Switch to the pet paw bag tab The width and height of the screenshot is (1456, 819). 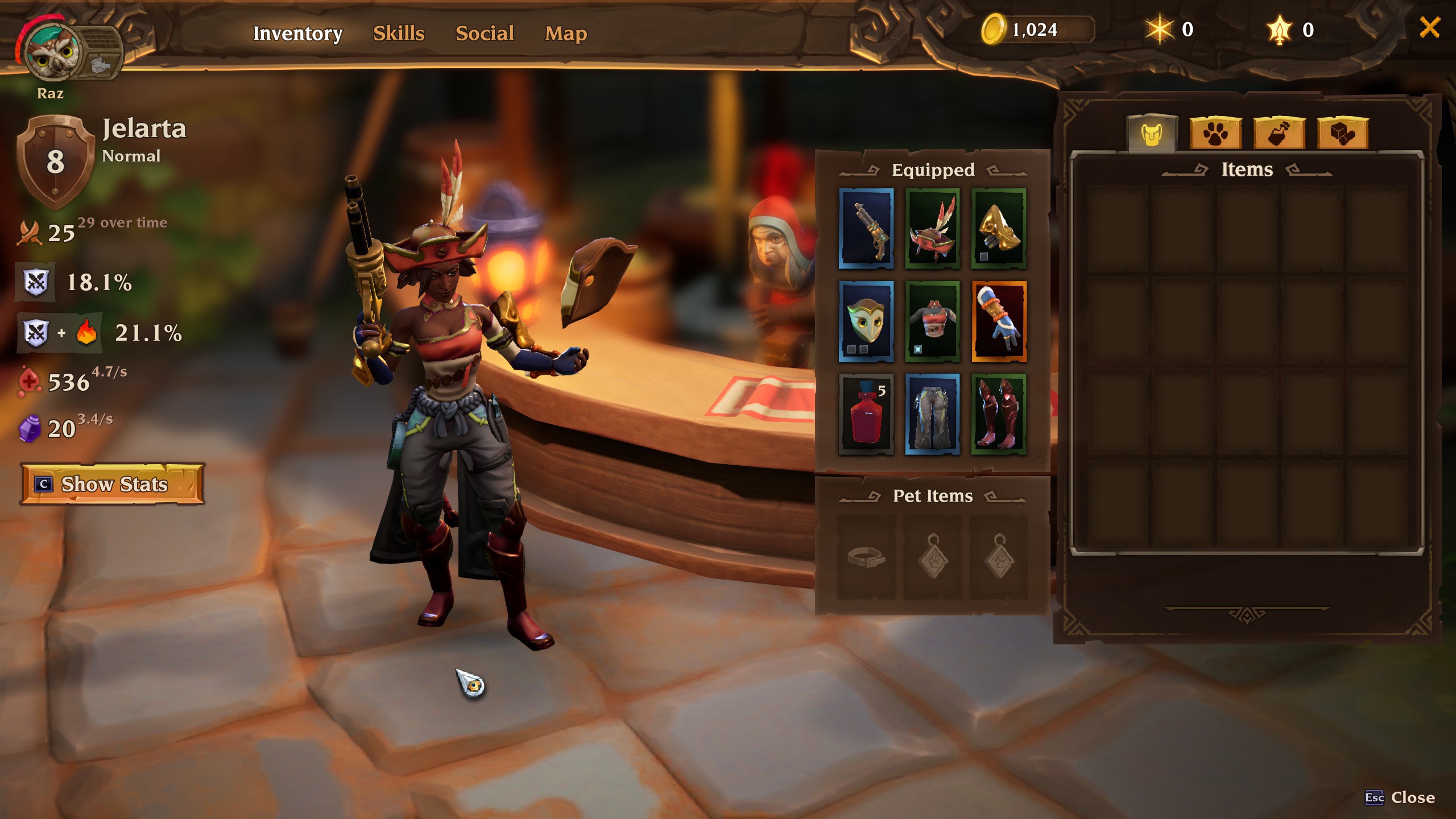pyautogui.click(x=1215, y=134)
